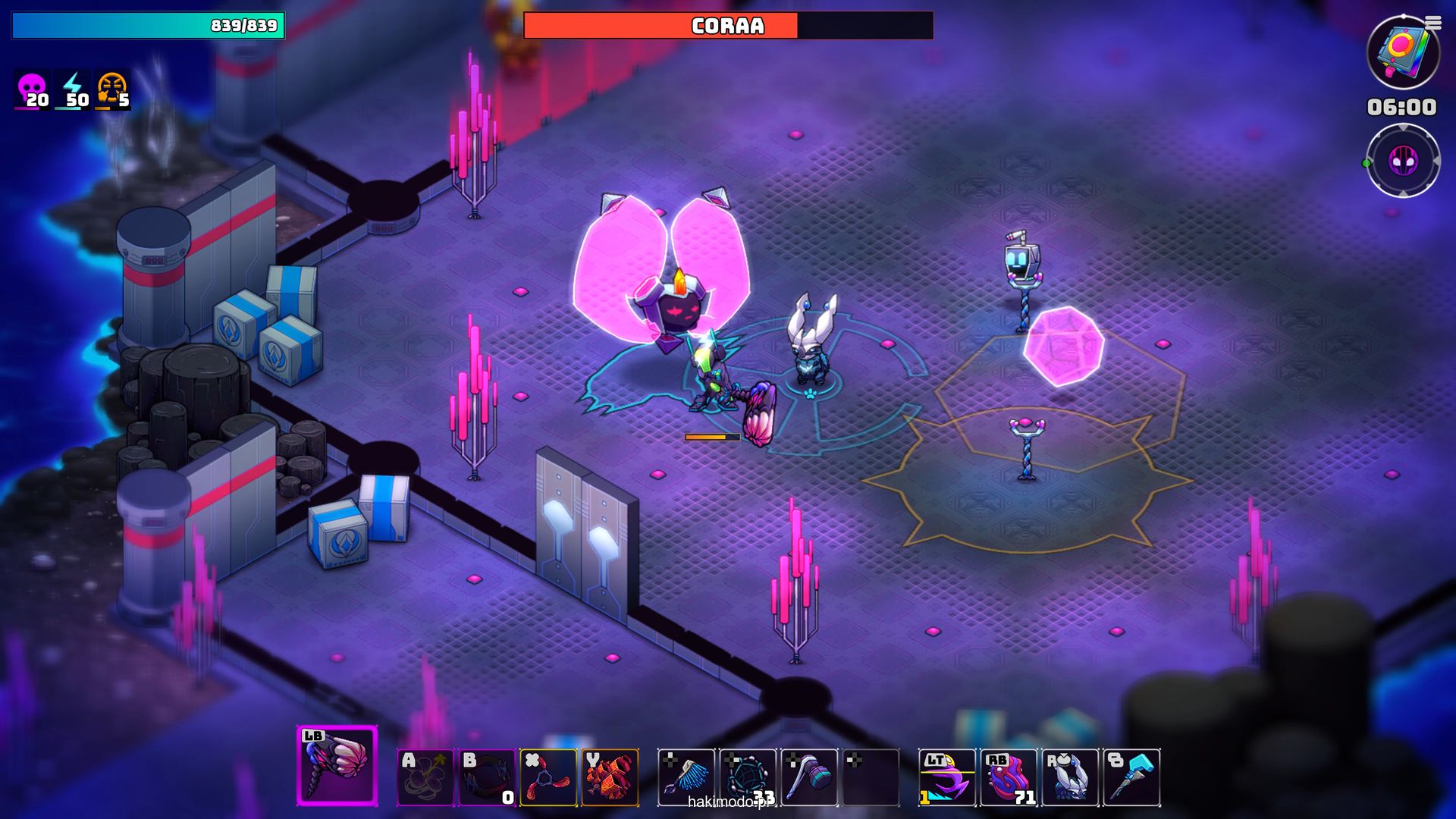Viewport: 1456px width, 819px height.
Task: Use the purple swirled egg item
Action: 1009,777
